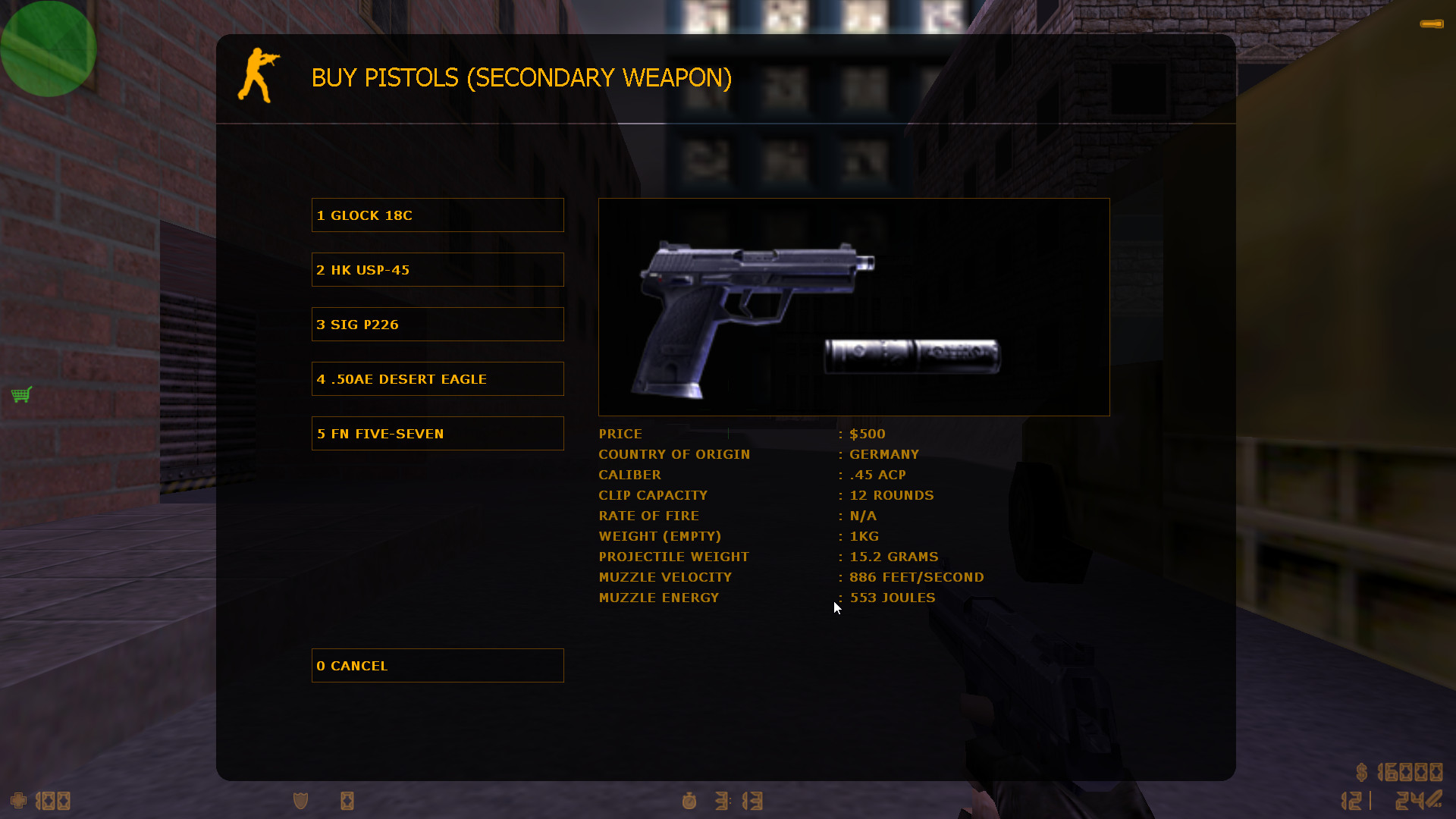Choose 3 SIG P226
This screenshot has width=1456, height=819.
point(438,324)
